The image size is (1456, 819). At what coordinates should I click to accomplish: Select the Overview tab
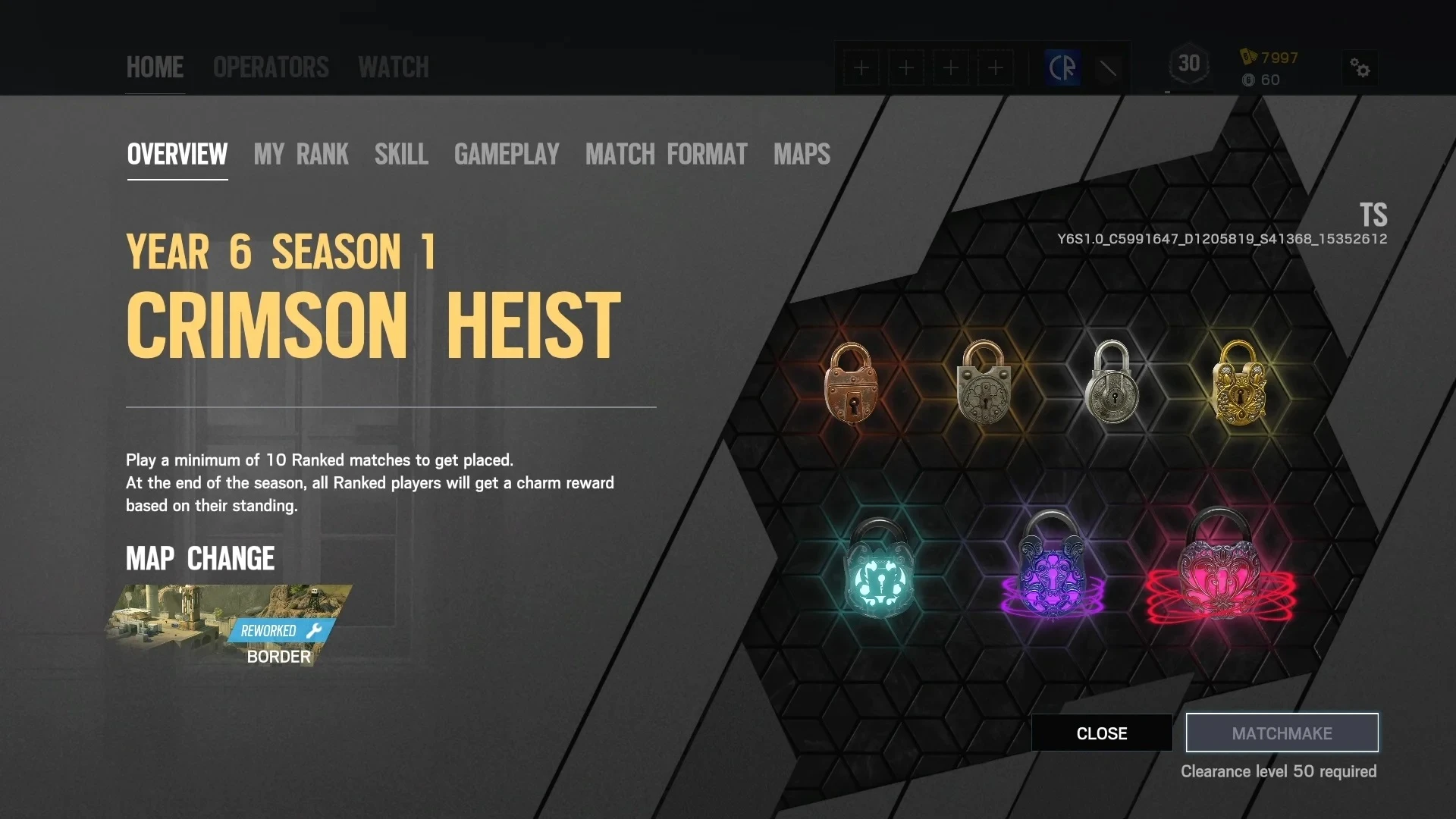coord(177,155)
